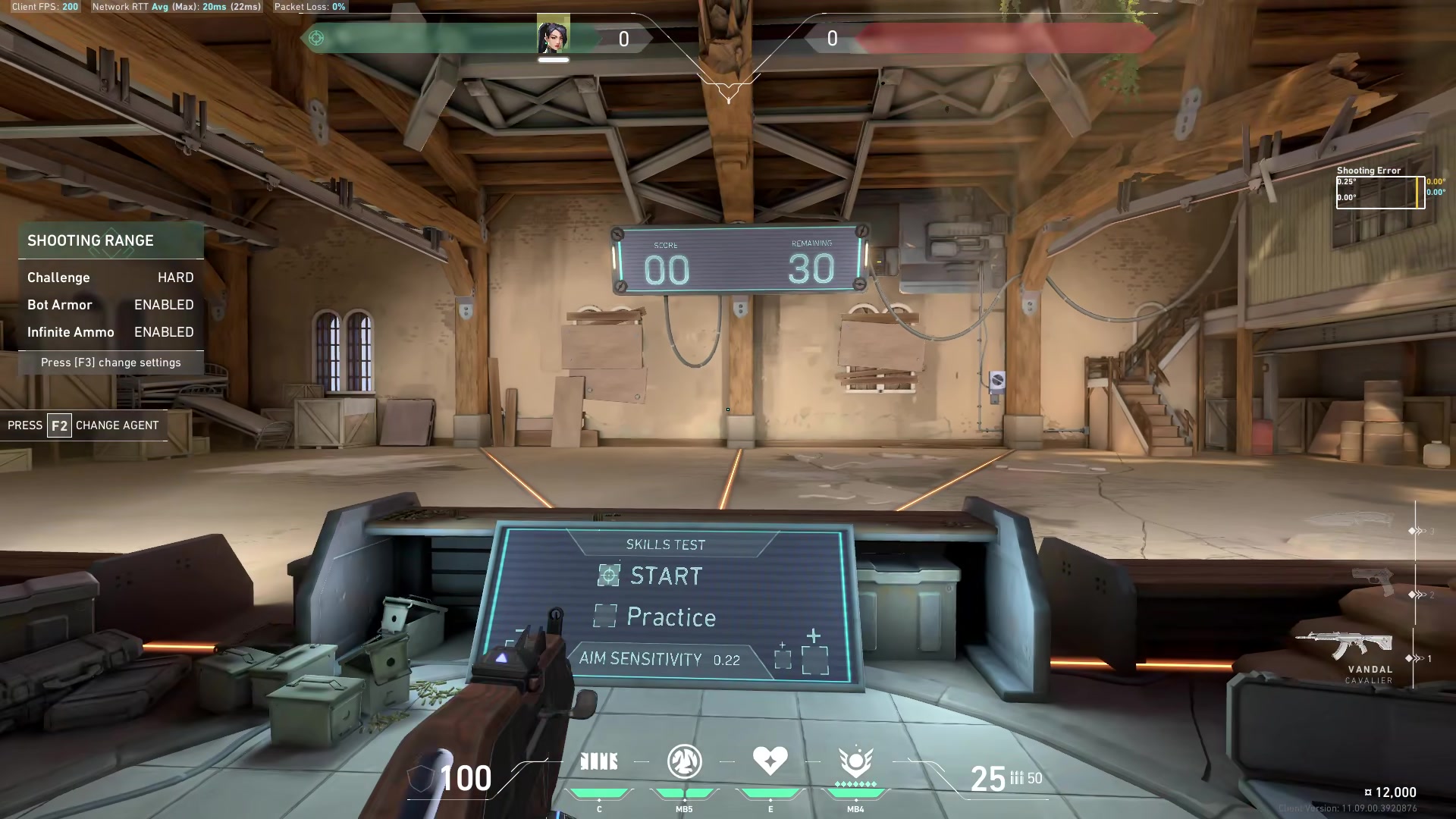The width and height of the screenshot is (1456, 819).
Task: Activate Sage's Barrier Orb ability icon
Action: [599, 761]
